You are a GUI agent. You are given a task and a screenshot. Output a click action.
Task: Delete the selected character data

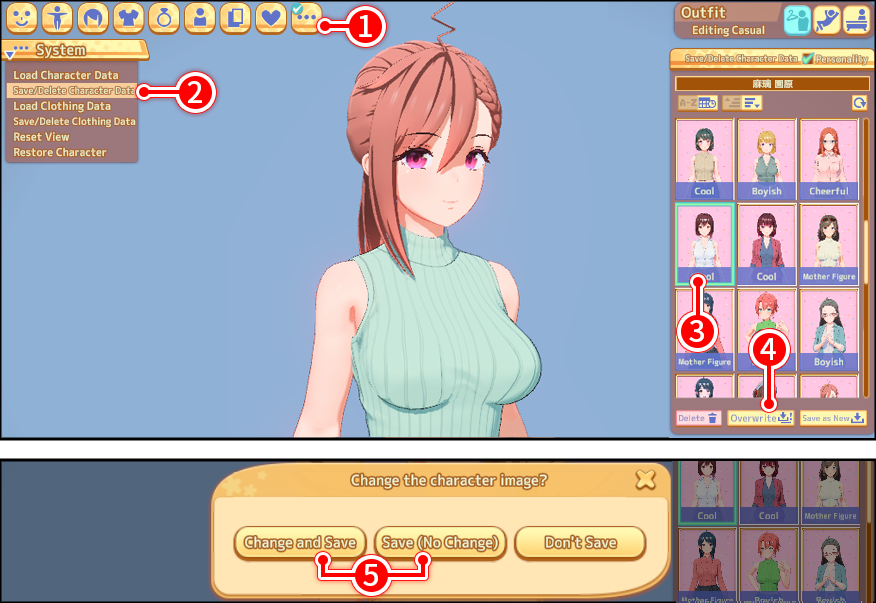[x=697, y=418]
